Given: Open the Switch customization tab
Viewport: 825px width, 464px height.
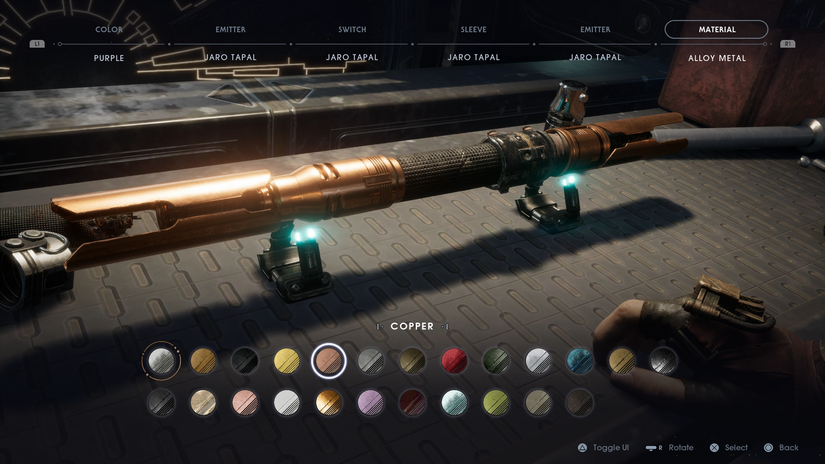Looking at the screenshot, I should point(352,30).
